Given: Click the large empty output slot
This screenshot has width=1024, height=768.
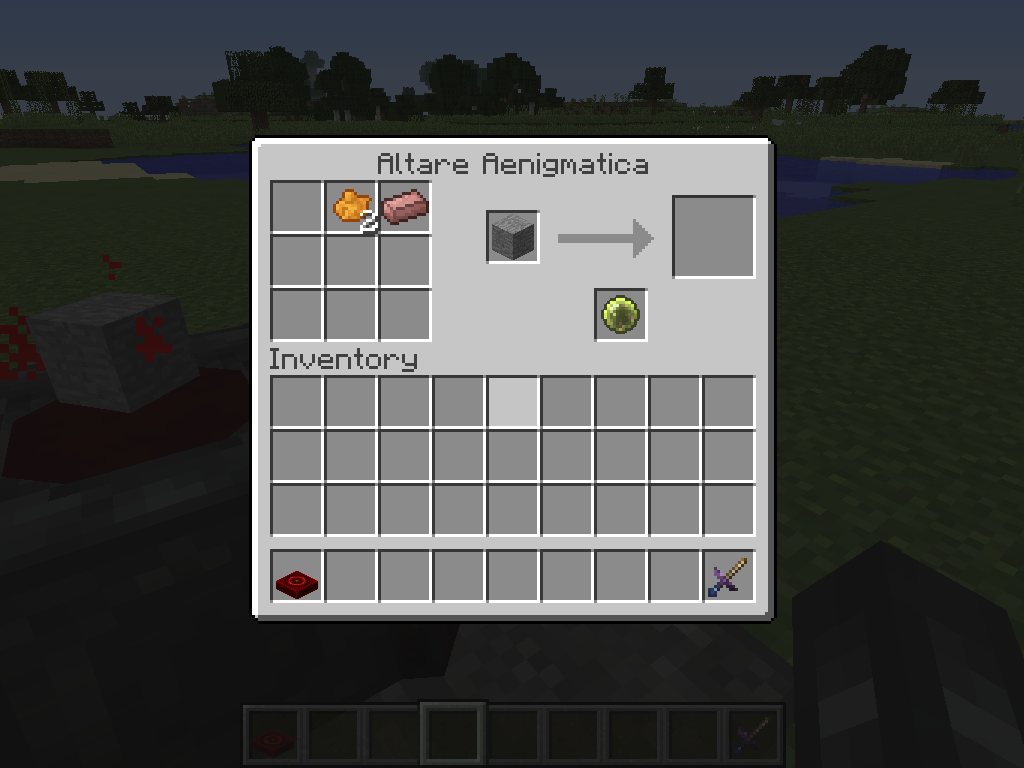Looking at the screenshot, I should point(713,237).
